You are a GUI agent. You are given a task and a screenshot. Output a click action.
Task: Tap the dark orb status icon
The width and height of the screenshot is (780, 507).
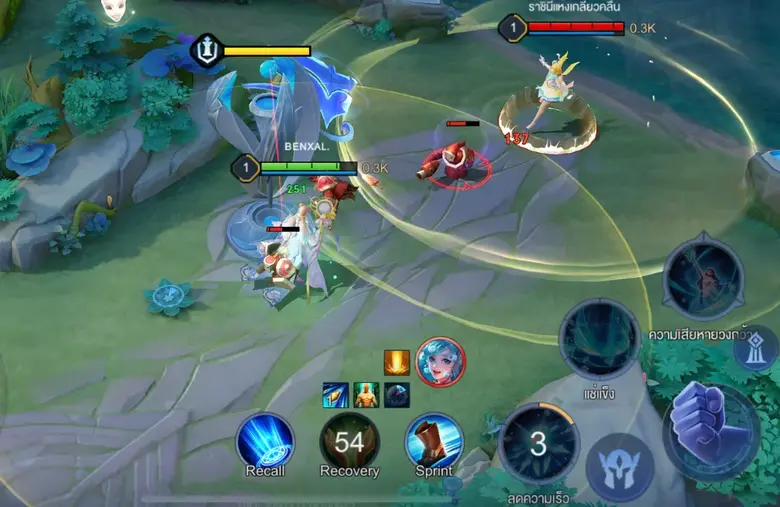tap(397, 395)
